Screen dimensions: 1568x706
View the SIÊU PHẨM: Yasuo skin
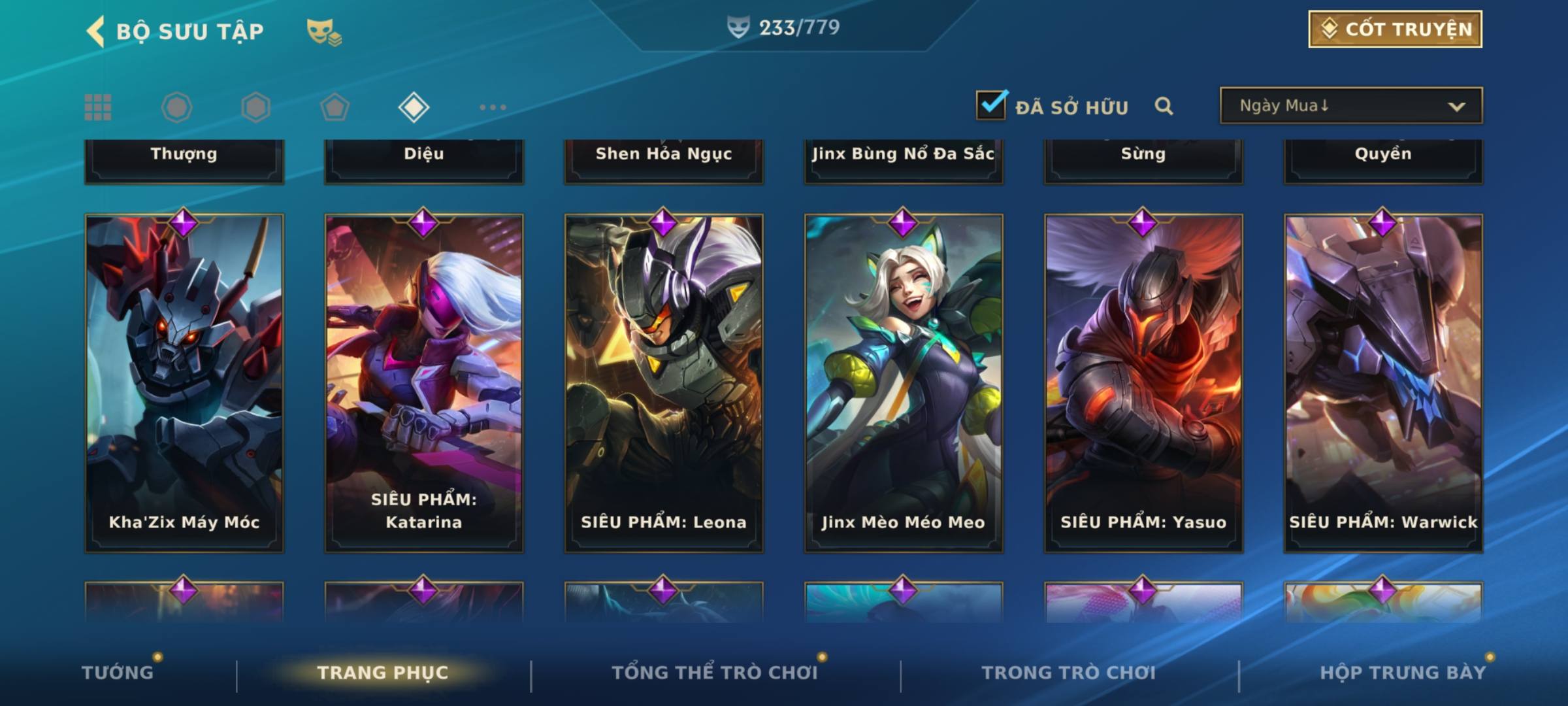(x=1143, y=382)
